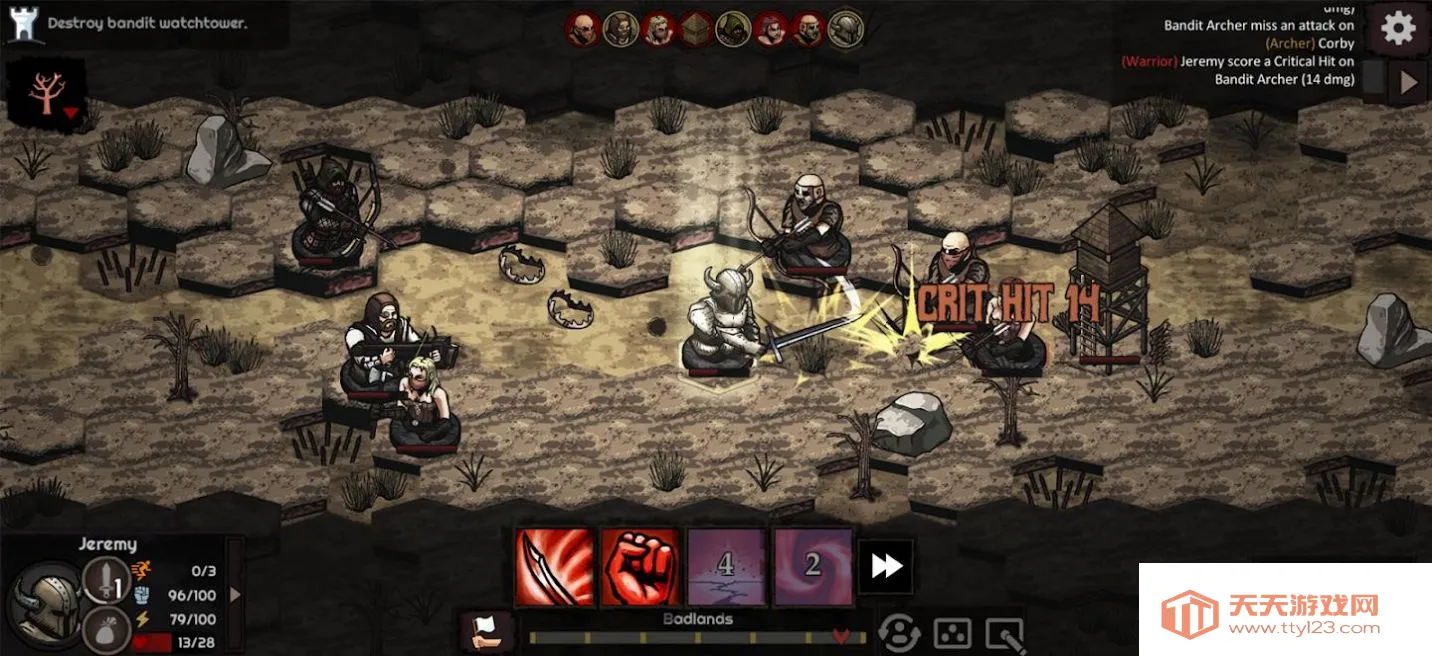
Task: Select the cracked-ground ability on cooldown 4
Action: tap(726, 567)
